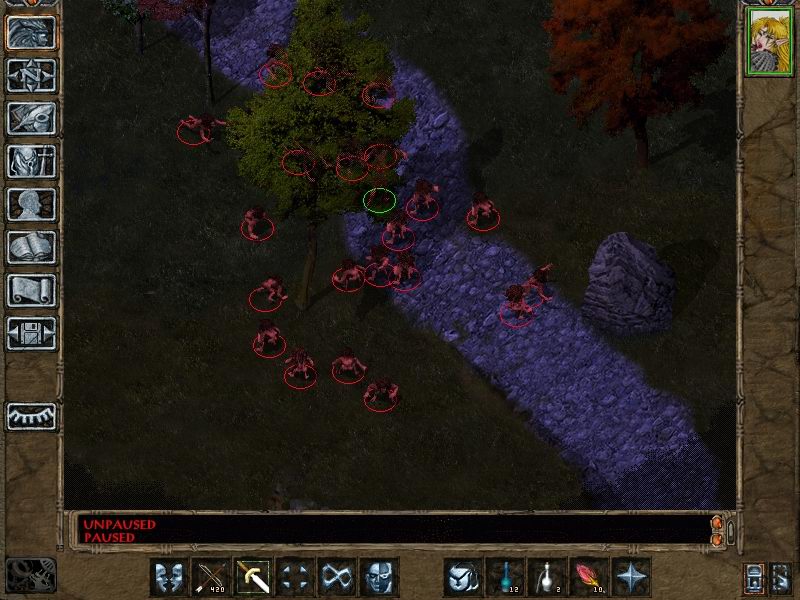The width and height of the screenshot is (800, 600).
Task: Open the infinity-symbol action button
Action: point(337,577)
